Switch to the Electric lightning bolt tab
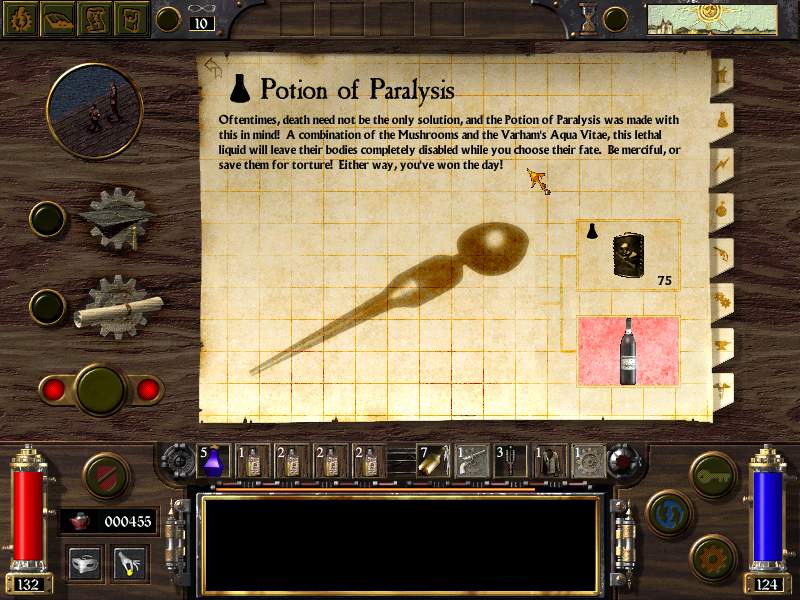 click(x=720, y=162)
